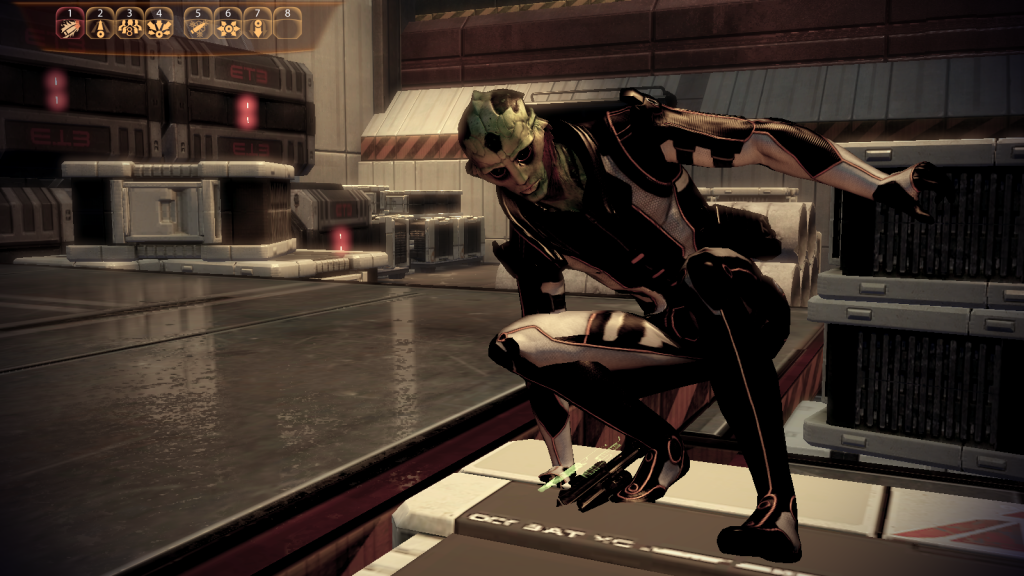Activate the downward arrow power in slot 7
Screen dimensions: 1024x576
coord(258,24)
